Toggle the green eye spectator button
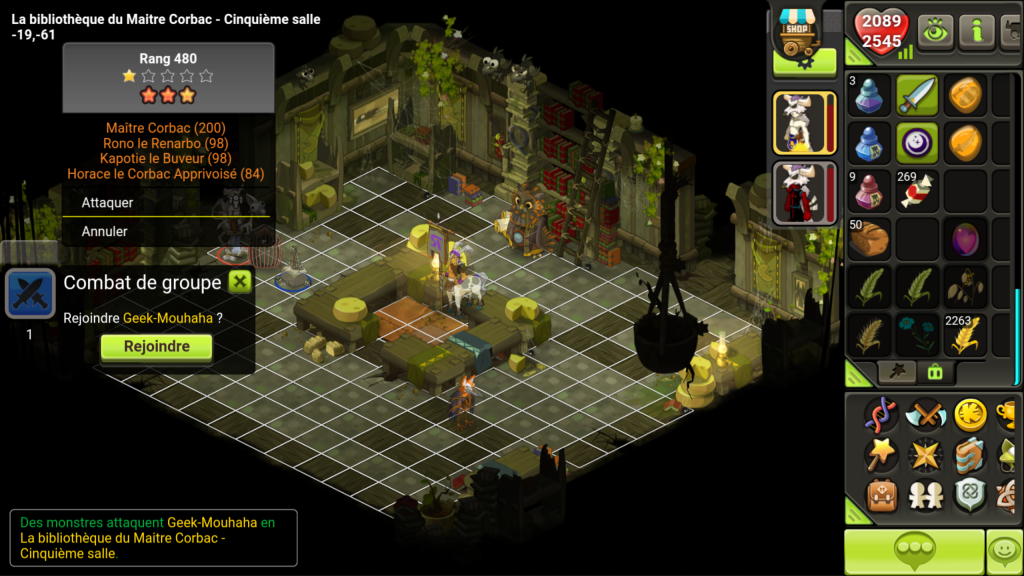Image resolution: width=1024 pixels, height=576 pixels. [x=935, y=32]
